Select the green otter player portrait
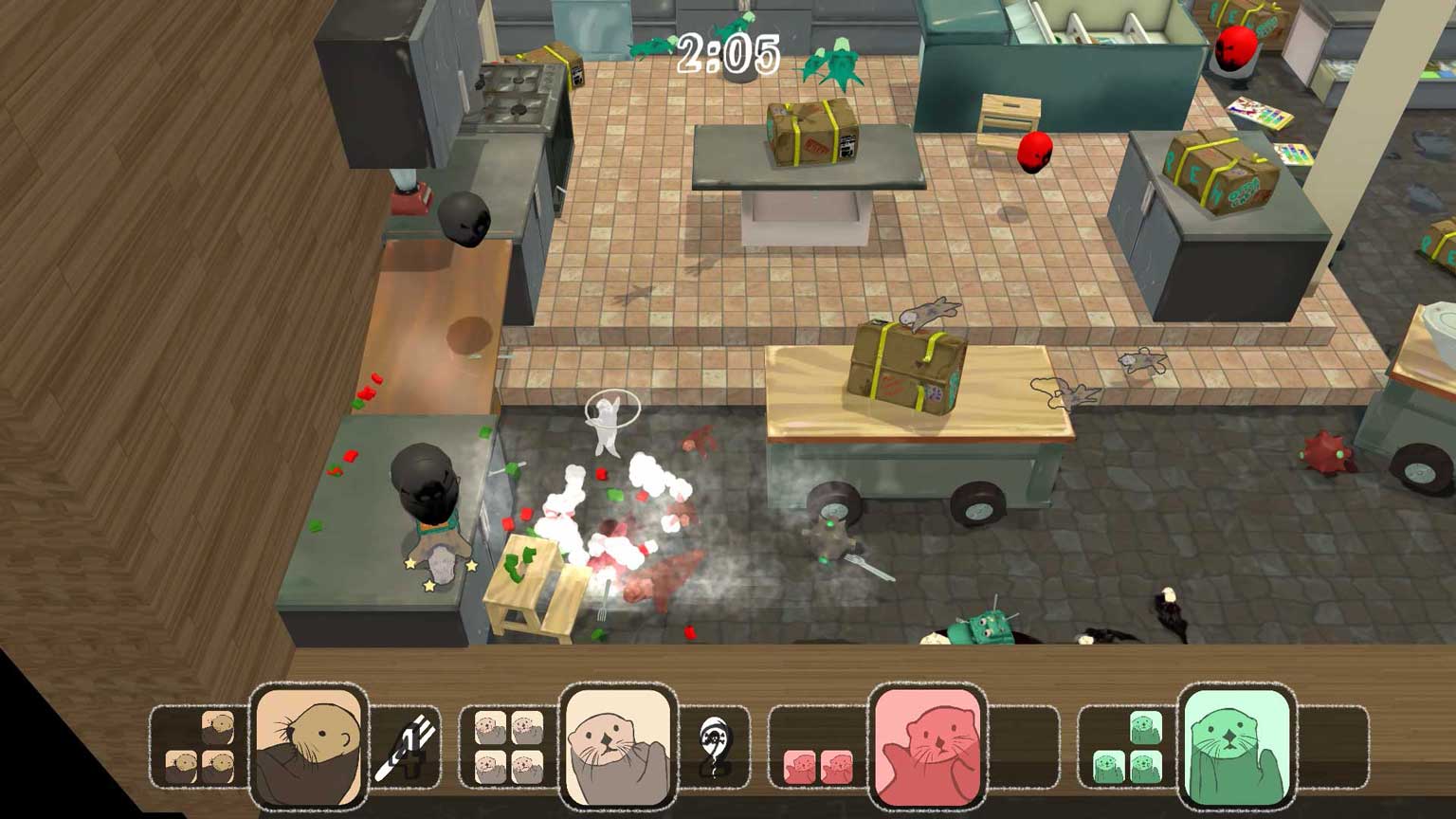Viewport: 1456px width, 819px height. click(x=1236, y=746)
